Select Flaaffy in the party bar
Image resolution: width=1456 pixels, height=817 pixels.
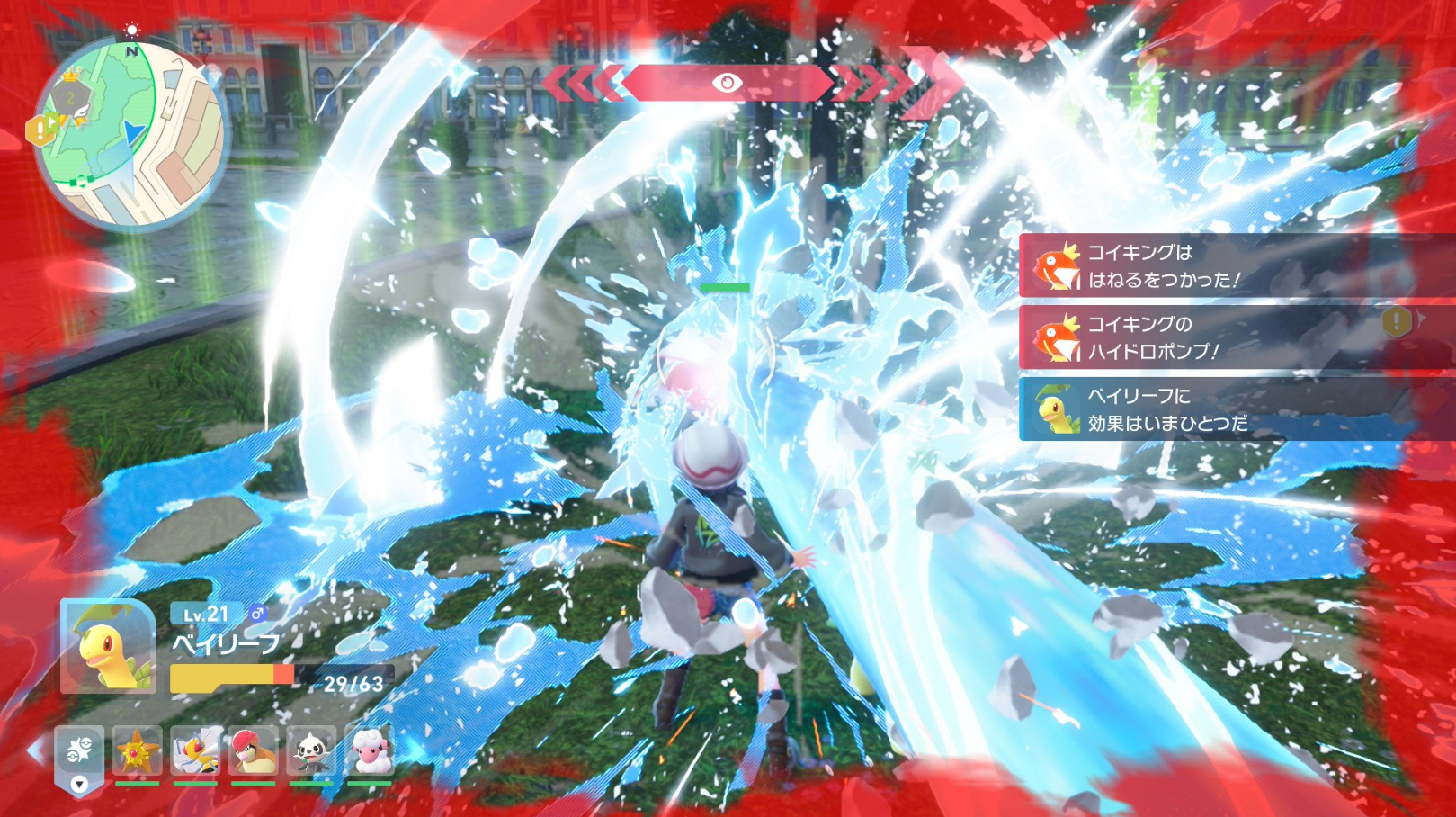click(x=370, y=751)
